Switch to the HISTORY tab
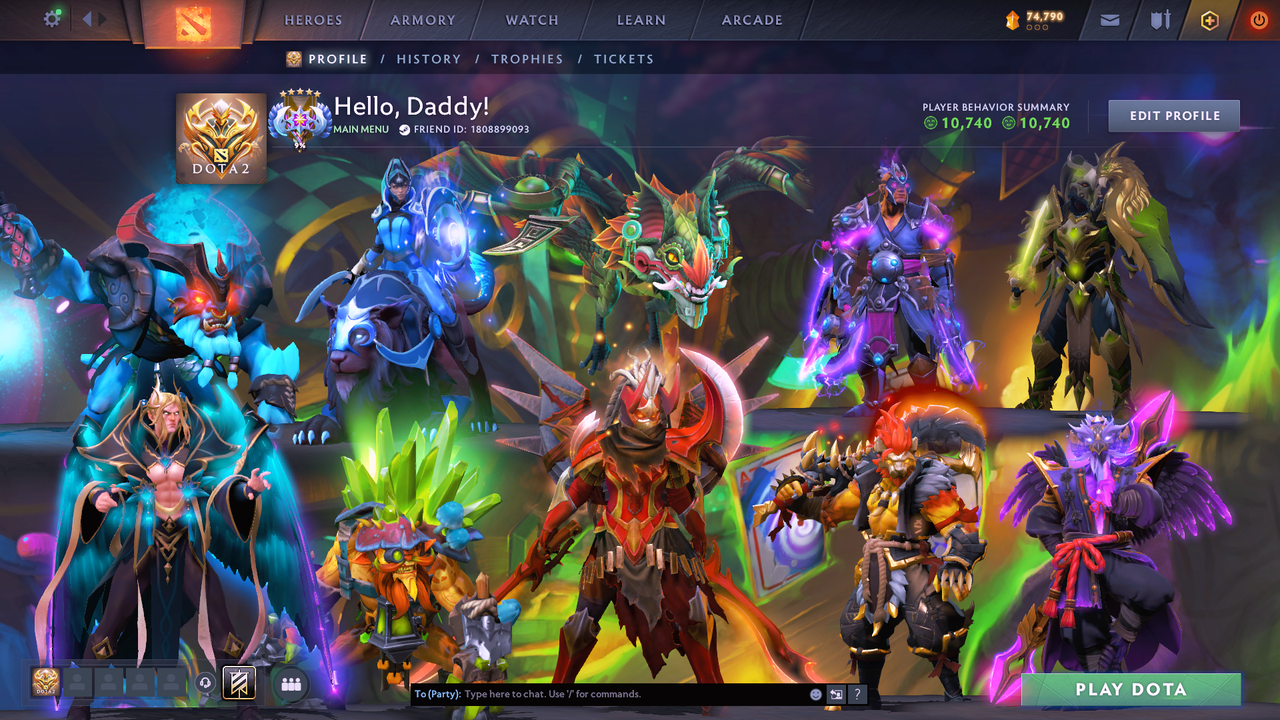The image size is (1280, 720). [429, 59]
